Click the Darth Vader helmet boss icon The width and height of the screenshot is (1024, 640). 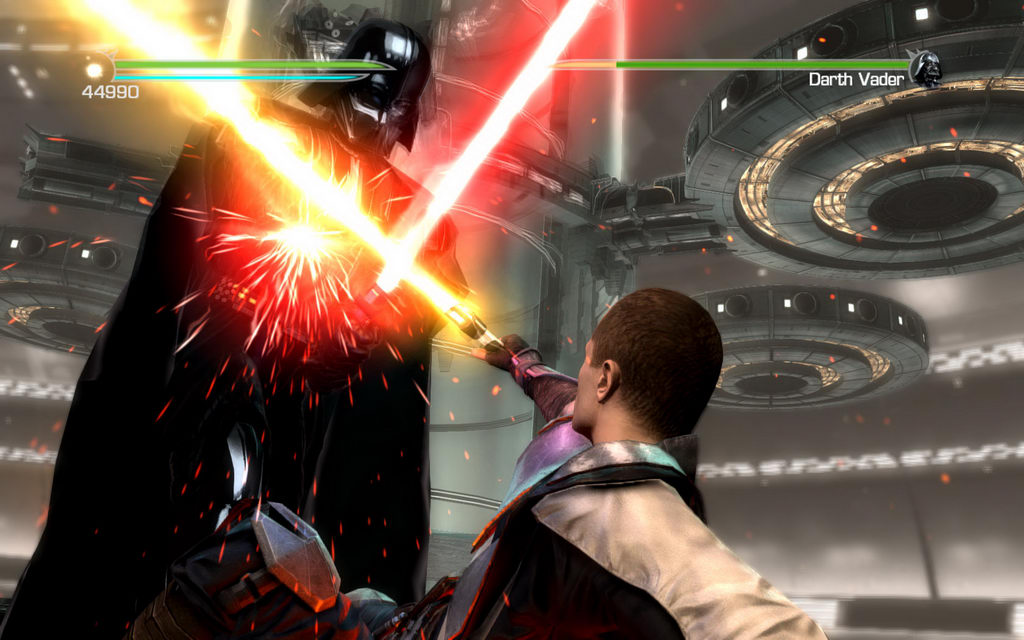tap(926, 69)
